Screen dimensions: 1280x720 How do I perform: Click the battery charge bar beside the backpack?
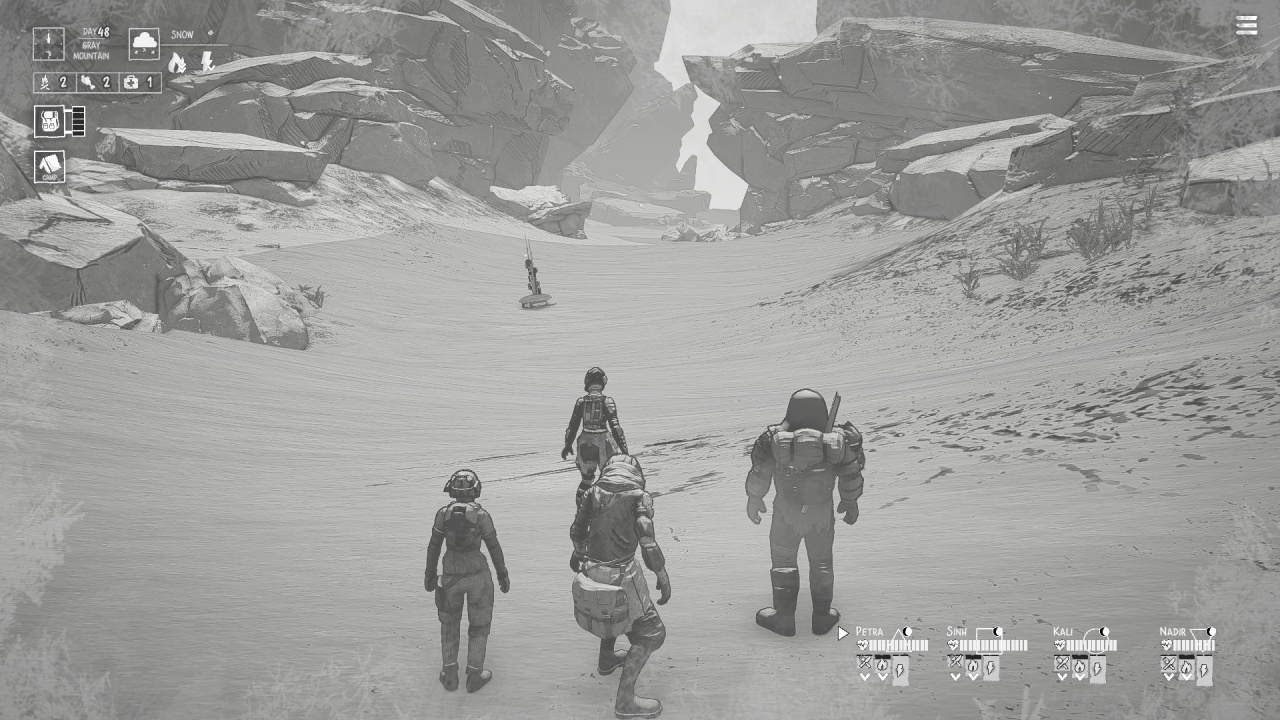(78, 120)
